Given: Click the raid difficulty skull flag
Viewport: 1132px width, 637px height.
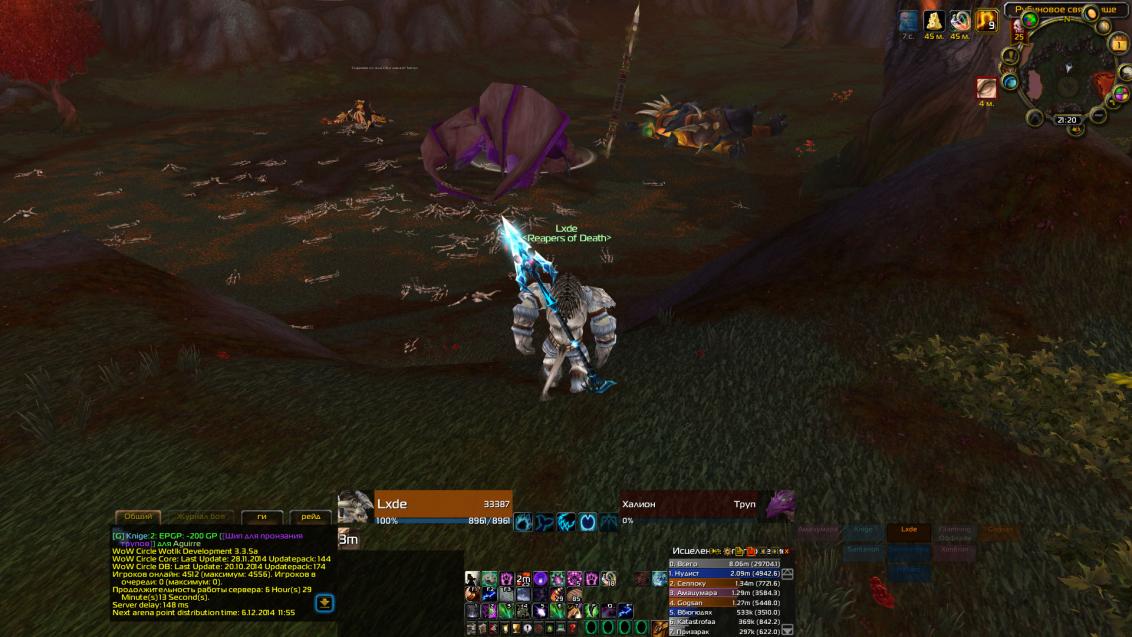Looking at the screenshot, I should click(1018, 28).
